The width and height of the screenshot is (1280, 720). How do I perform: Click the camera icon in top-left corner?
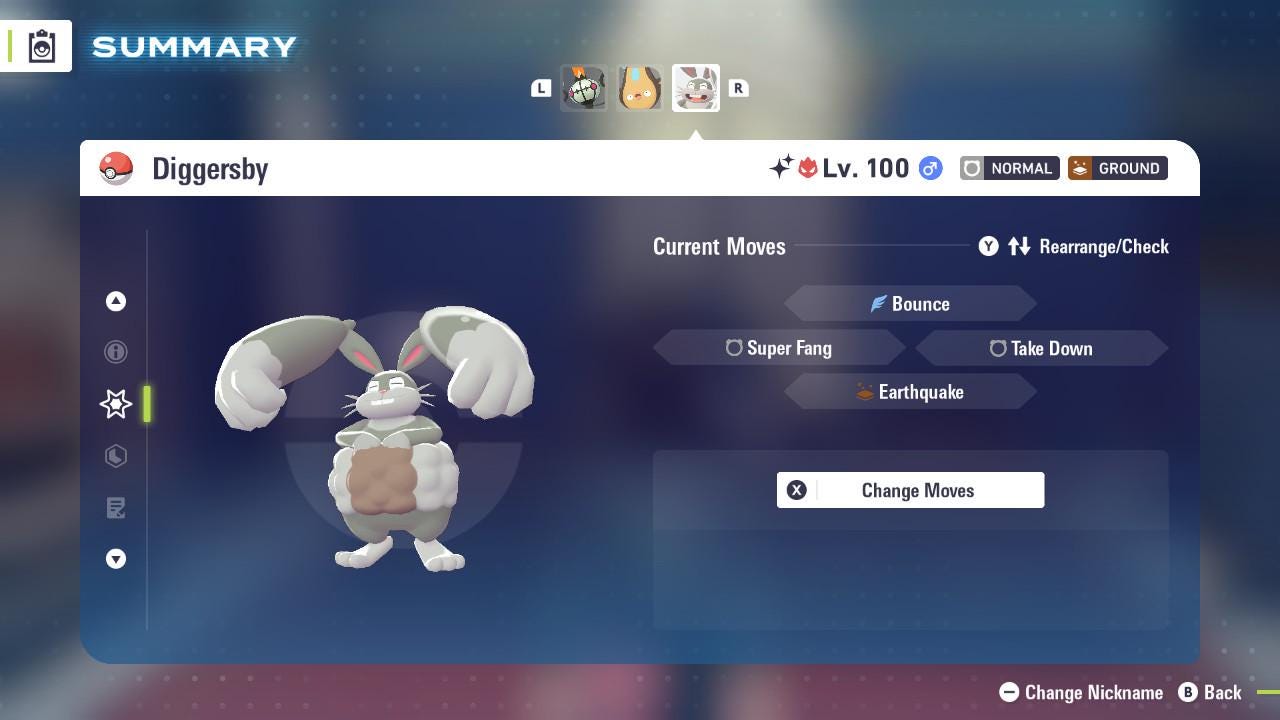[x=40, y=45]
